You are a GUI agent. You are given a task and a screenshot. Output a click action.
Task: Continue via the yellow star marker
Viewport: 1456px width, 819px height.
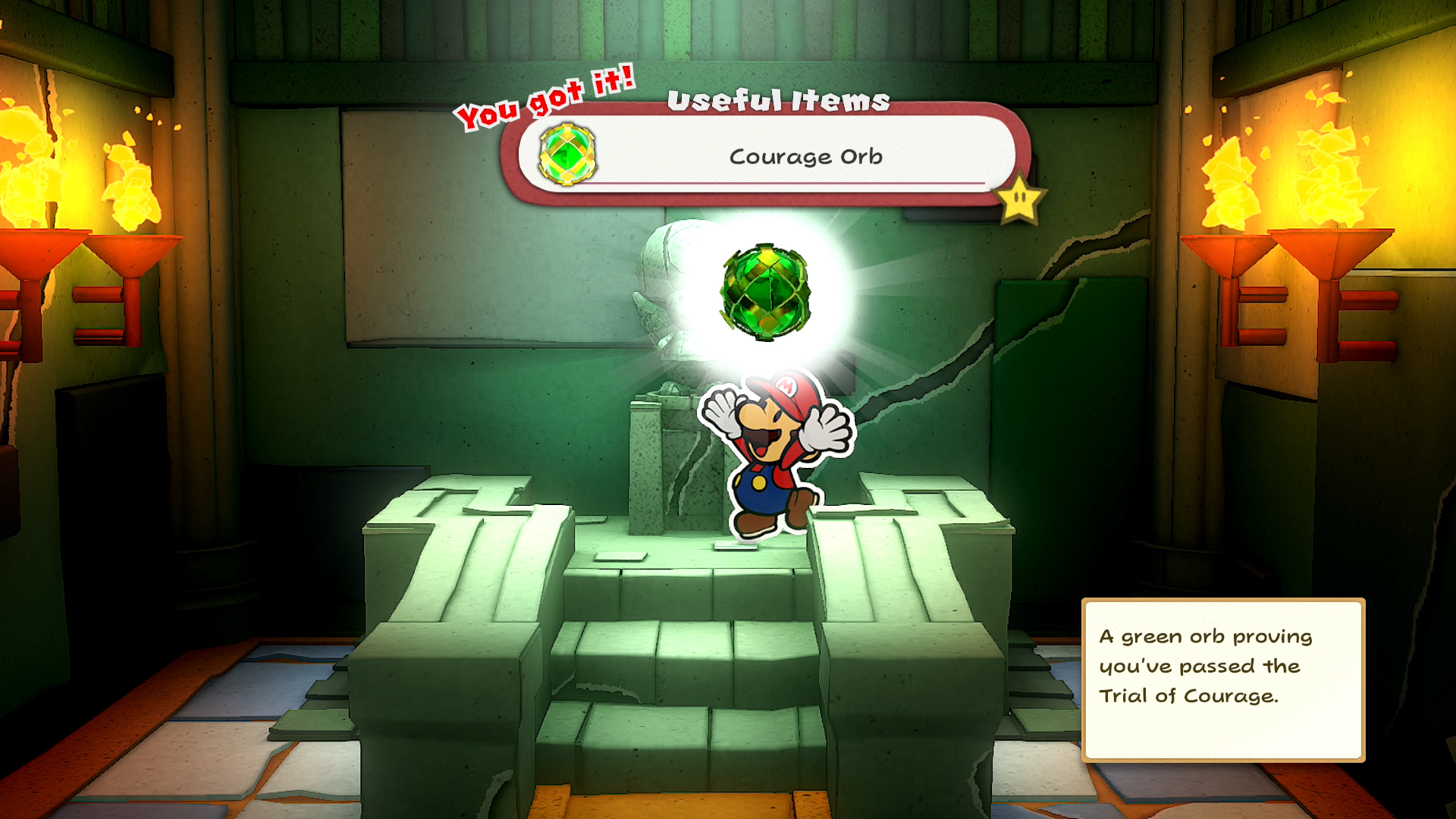pyautogui.click(x=1020, y=199)
